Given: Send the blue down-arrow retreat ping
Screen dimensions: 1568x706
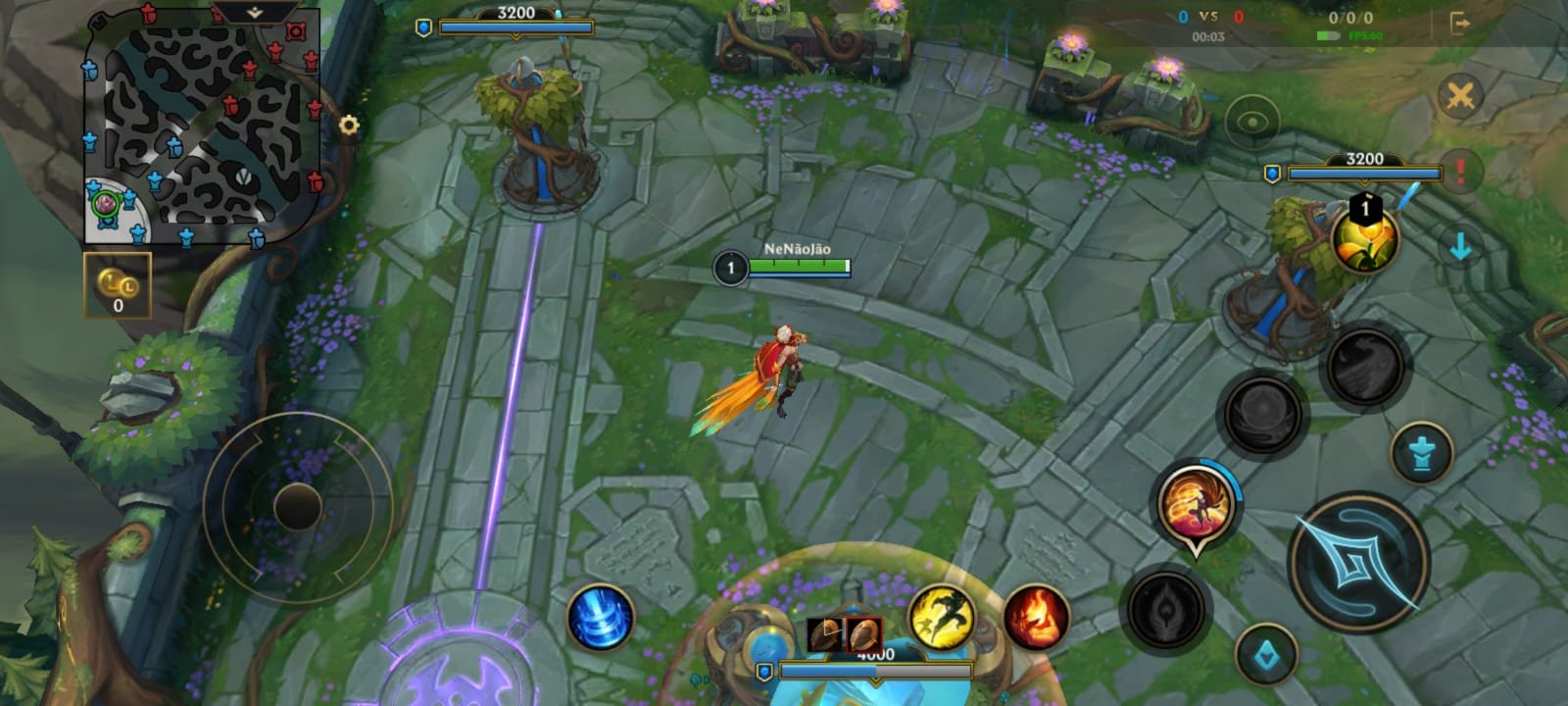Looking at the screenshot, I should click(1460, 246).
